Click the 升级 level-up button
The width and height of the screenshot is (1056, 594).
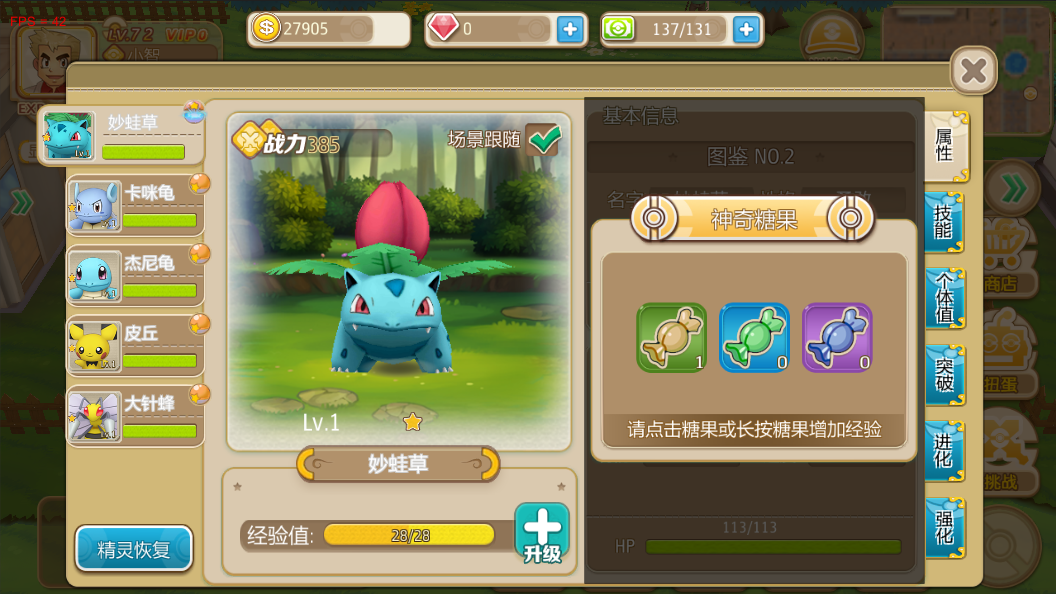point(542,533)
